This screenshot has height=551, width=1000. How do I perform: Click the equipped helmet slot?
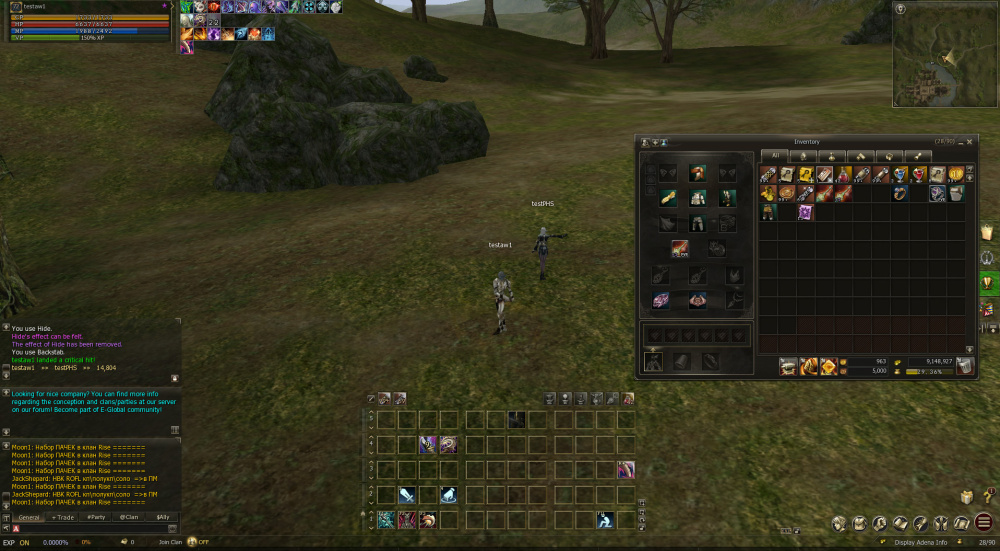[x=698, y=173]
